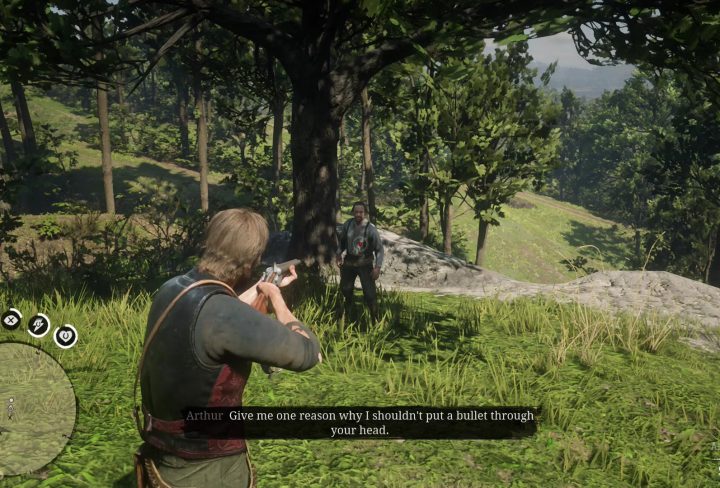720x488 pixels.
Task: Select the Dead Eye core icon
Action: pos(11,320)
